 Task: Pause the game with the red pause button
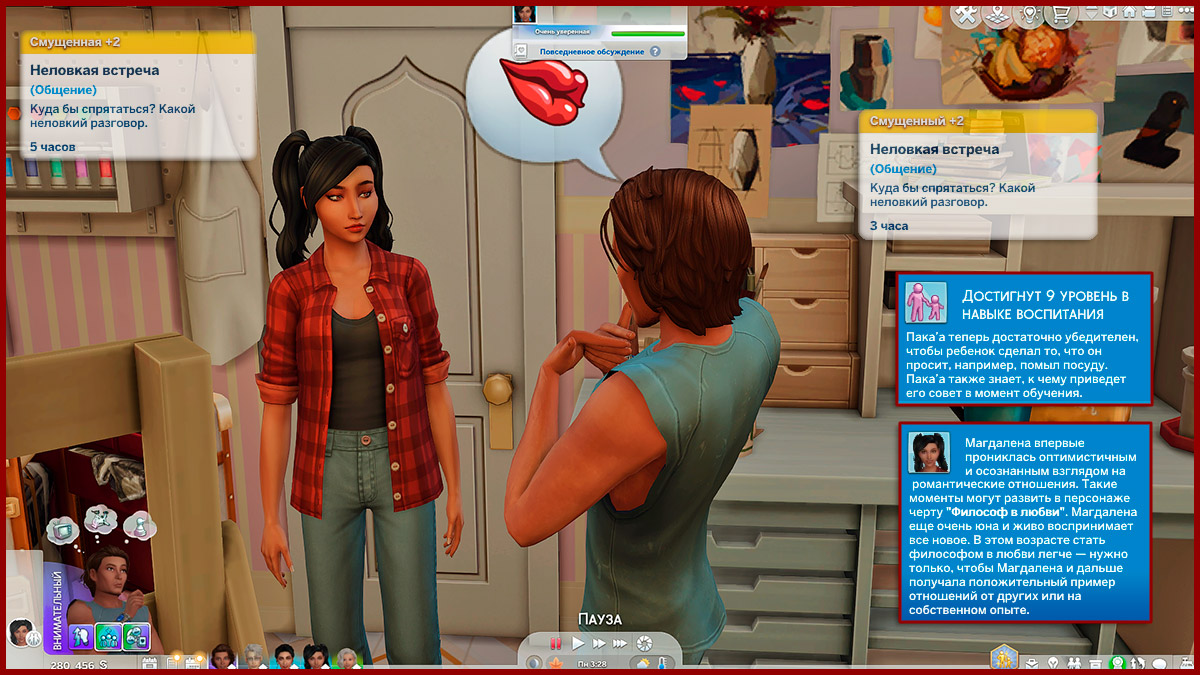click(555, 643)
